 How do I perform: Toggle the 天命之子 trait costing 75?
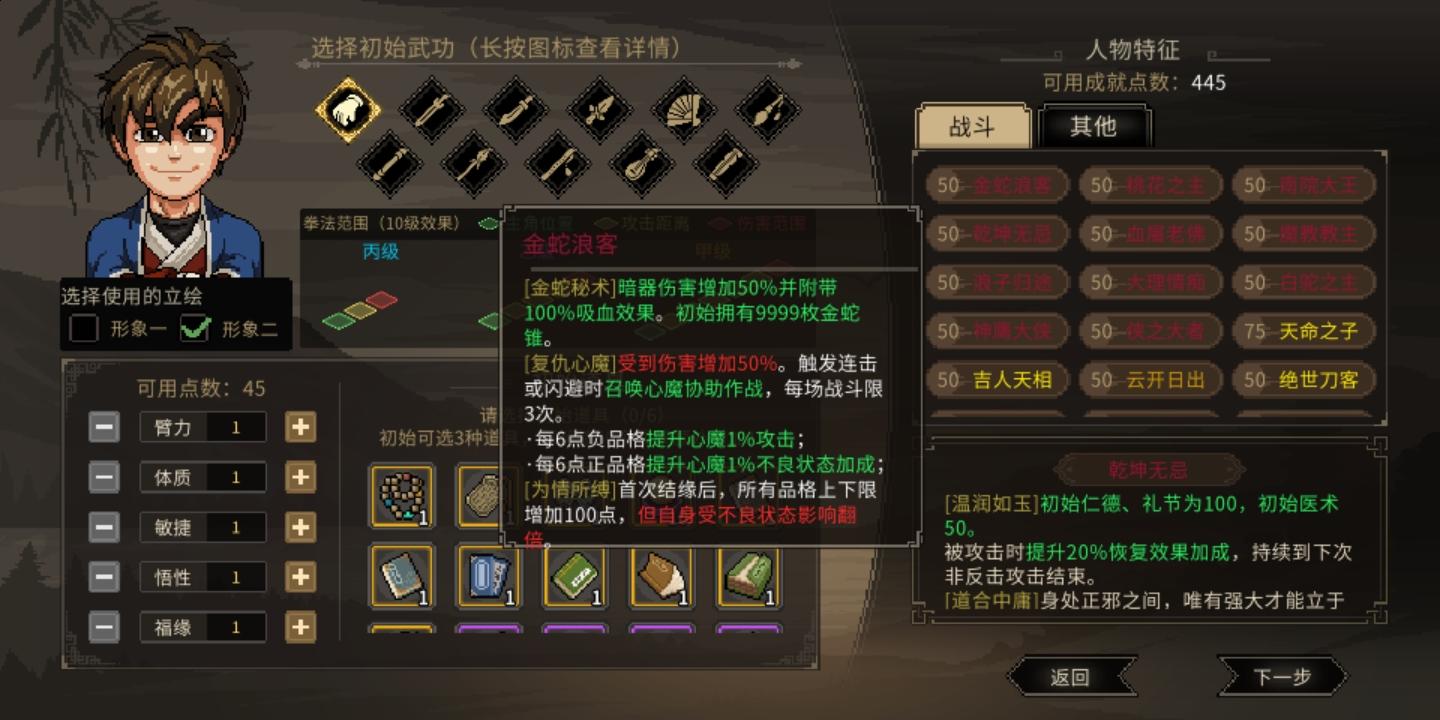1302,331
